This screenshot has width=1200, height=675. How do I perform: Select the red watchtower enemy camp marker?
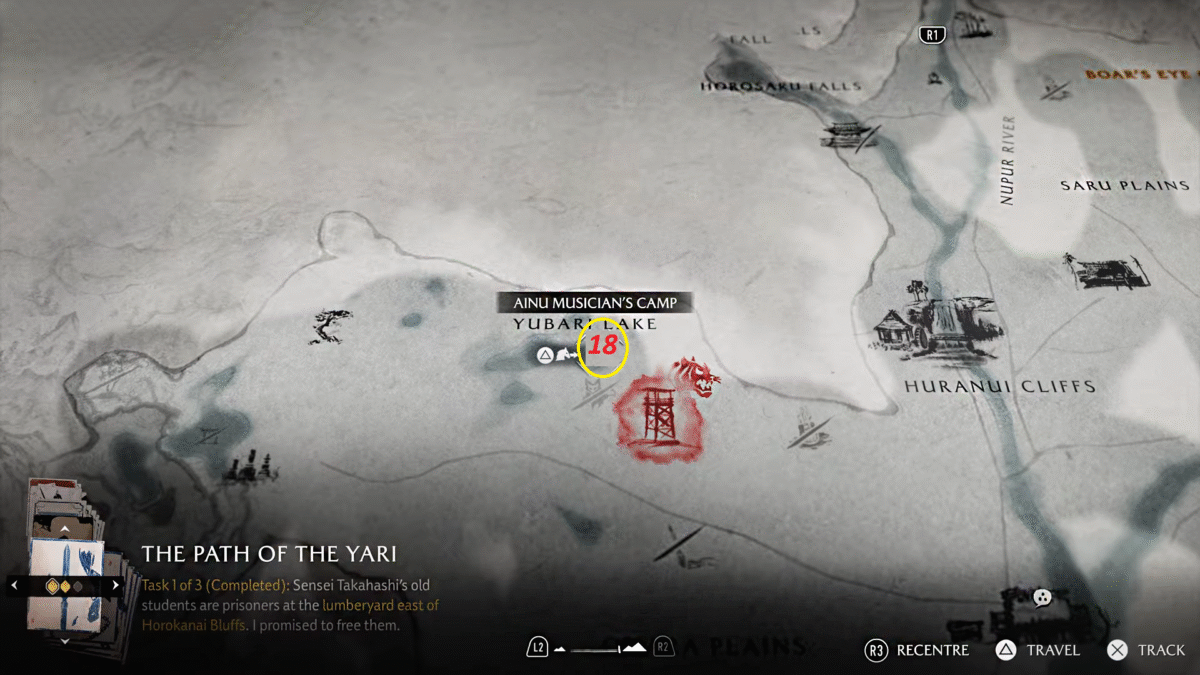(658, 416)
